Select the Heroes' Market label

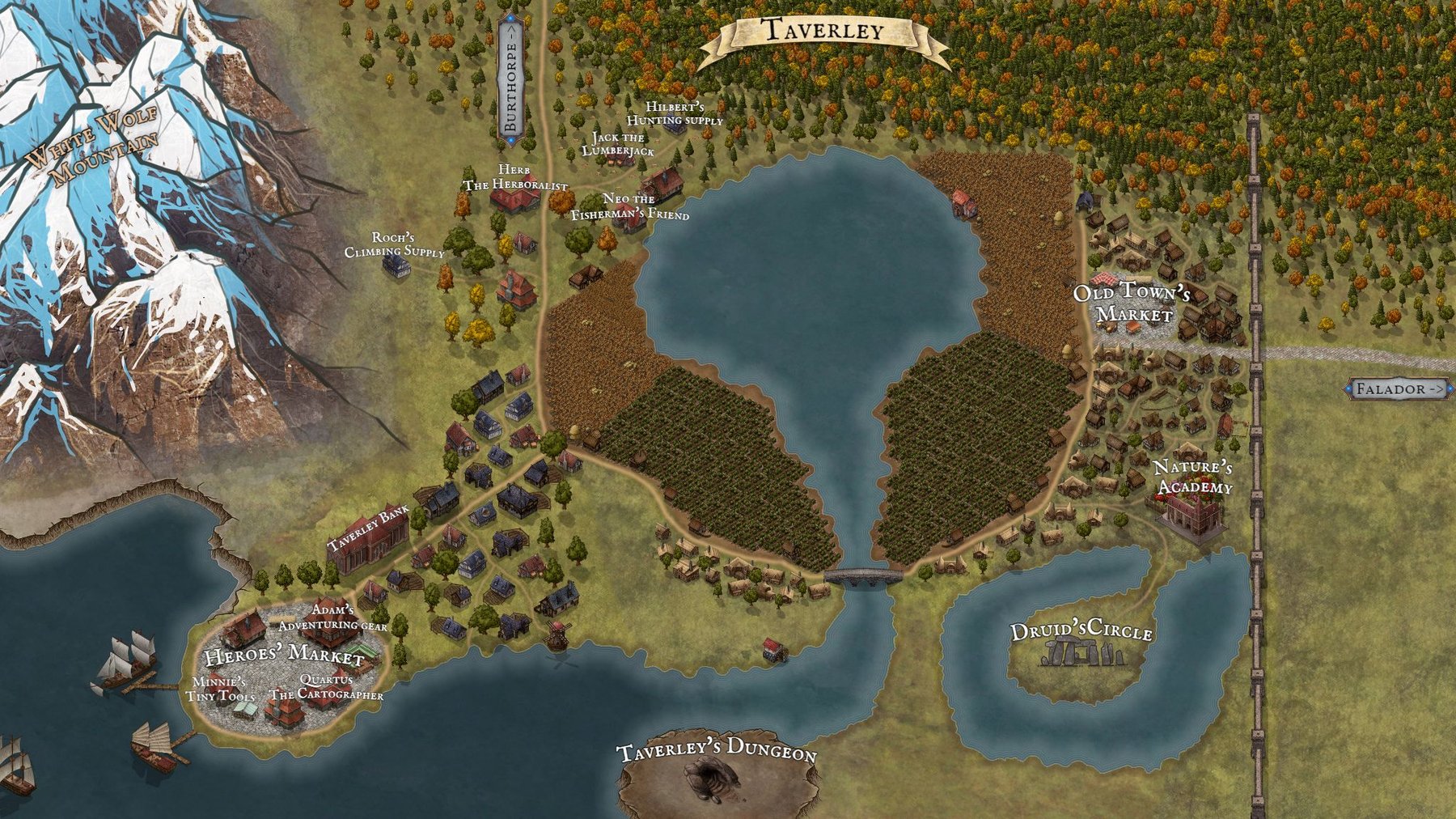(x=284, y=656)
